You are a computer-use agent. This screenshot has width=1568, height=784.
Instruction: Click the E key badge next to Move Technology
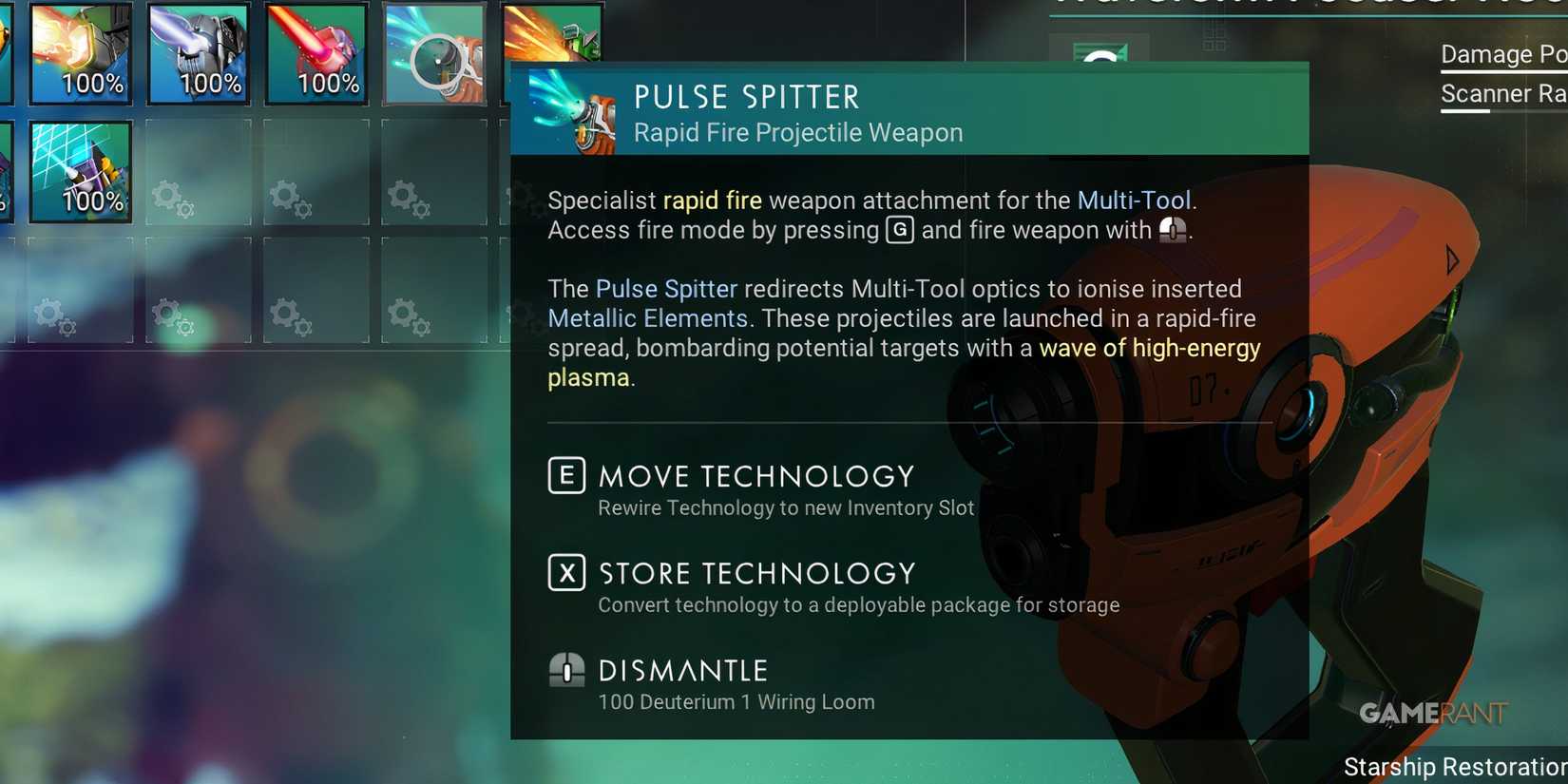(566, 476)
